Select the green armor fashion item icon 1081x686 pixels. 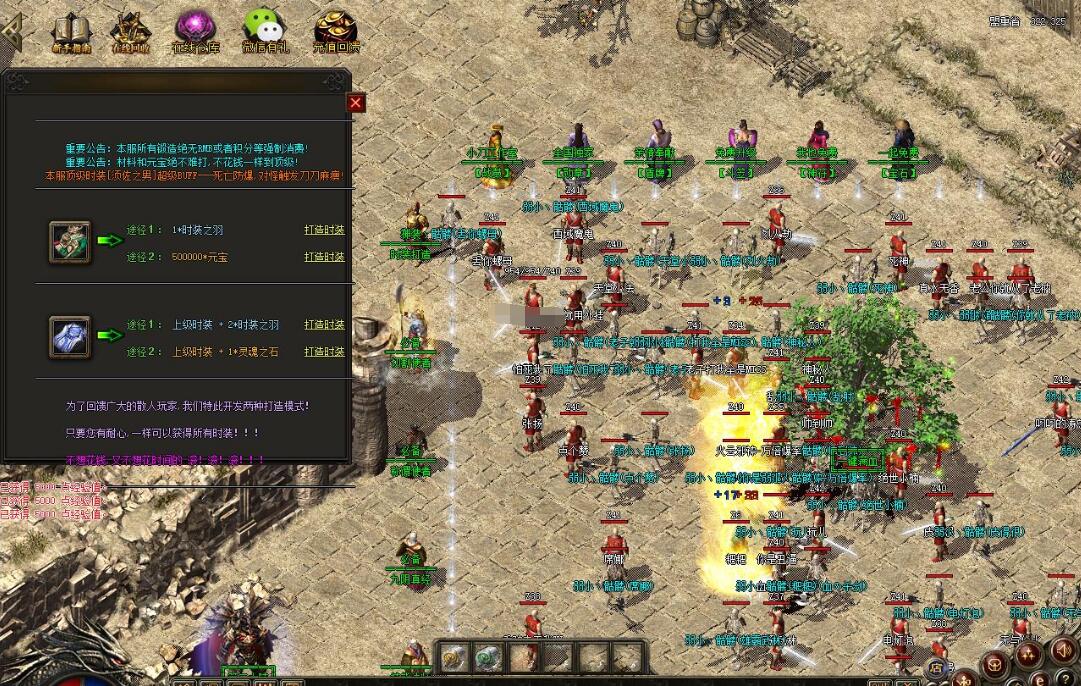point(70,242)
